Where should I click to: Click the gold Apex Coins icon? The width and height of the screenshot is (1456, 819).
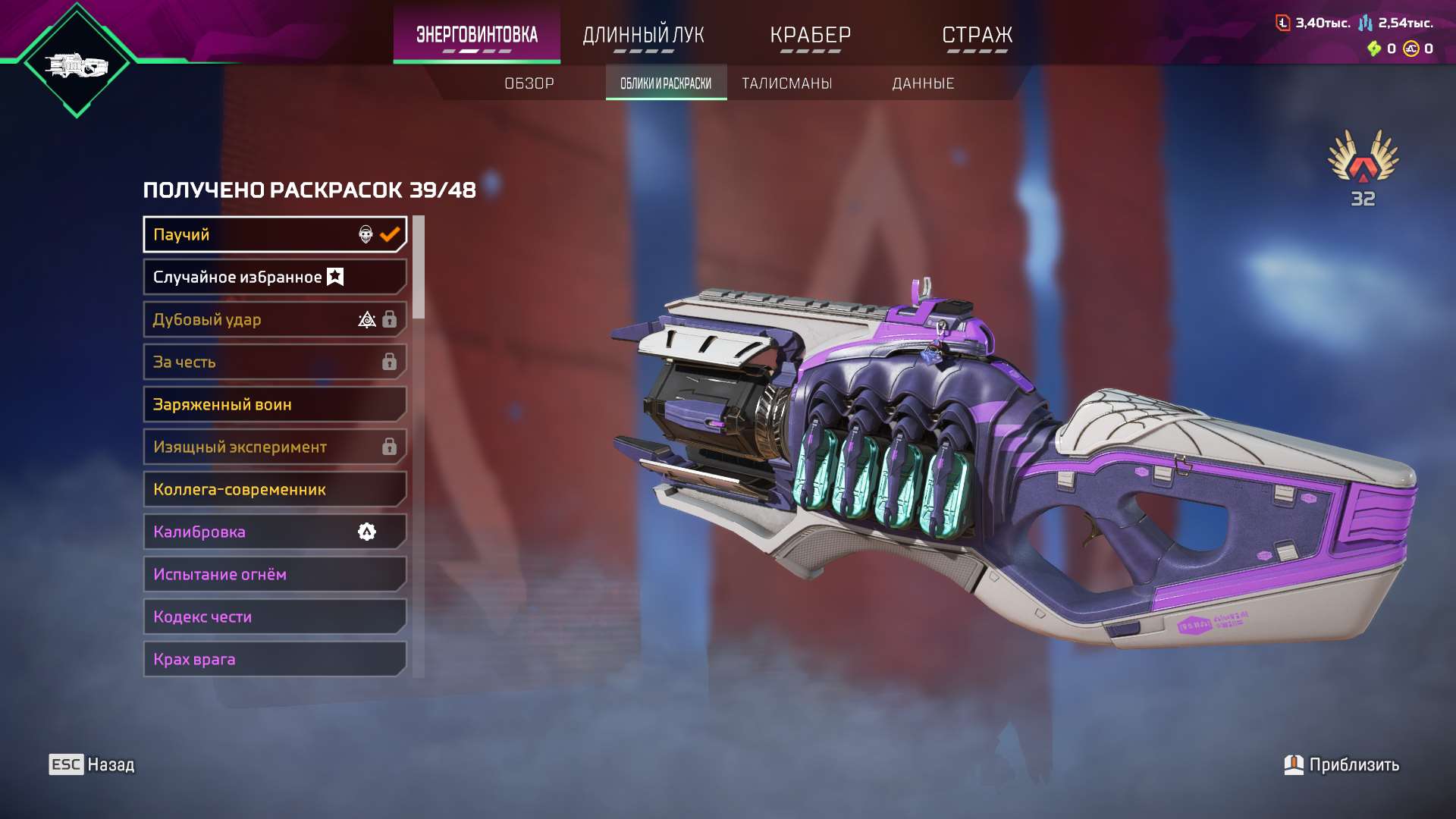coord(1410,50)
